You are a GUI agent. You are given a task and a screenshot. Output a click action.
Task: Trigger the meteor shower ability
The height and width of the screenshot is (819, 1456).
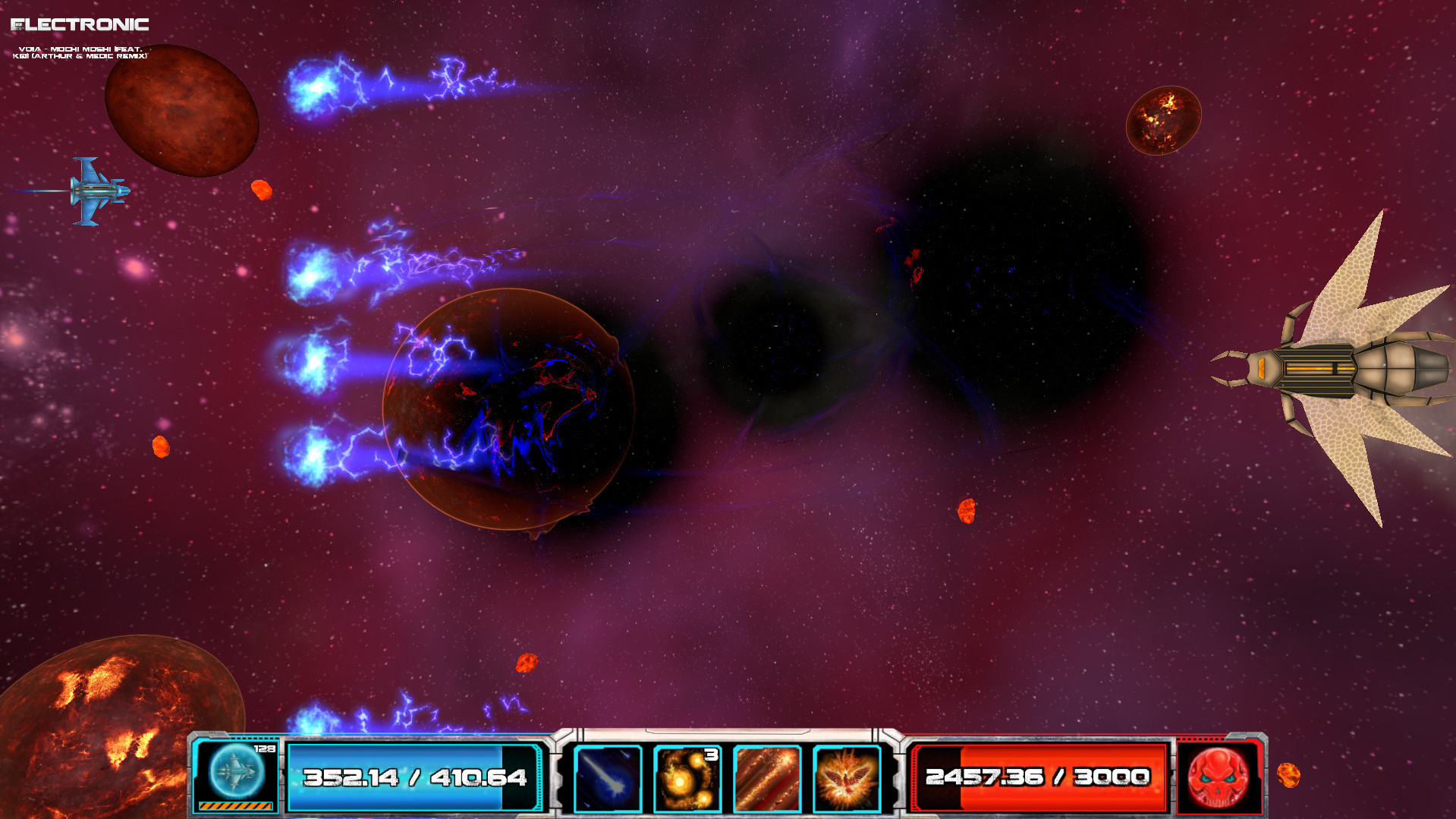(766, 778)
